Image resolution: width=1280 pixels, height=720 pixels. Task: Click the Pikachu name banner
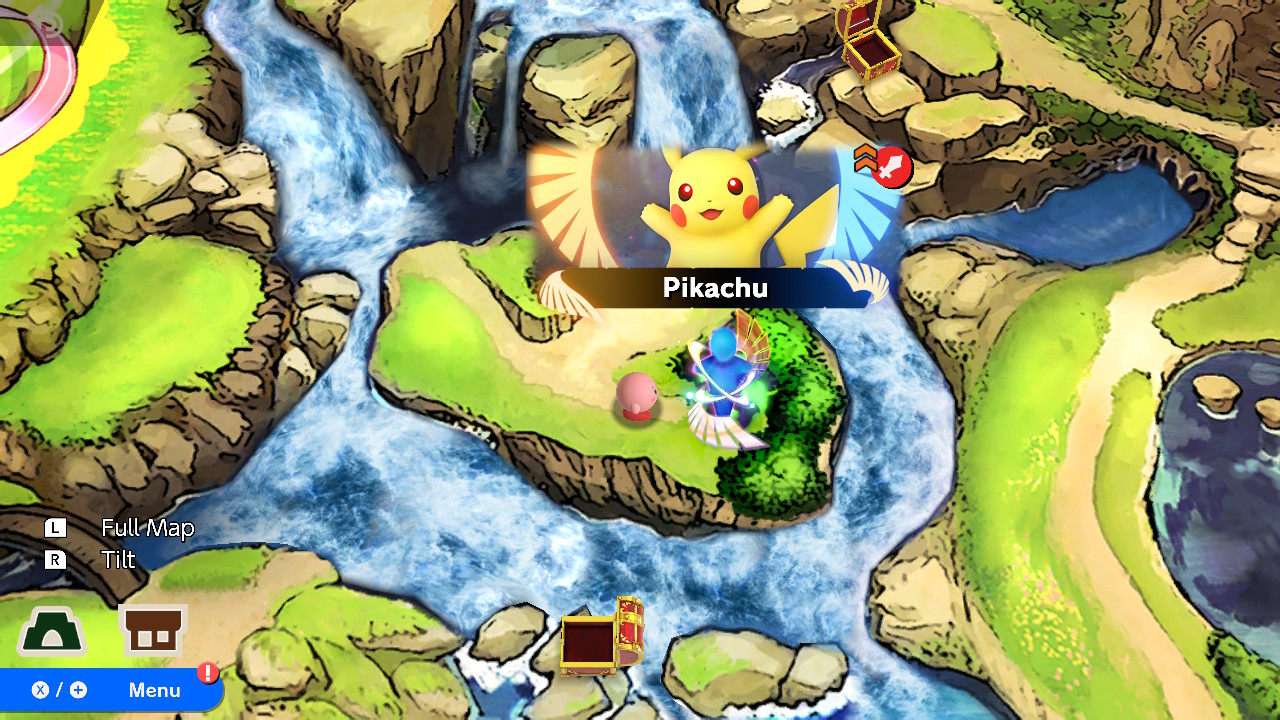coord(716,289)
